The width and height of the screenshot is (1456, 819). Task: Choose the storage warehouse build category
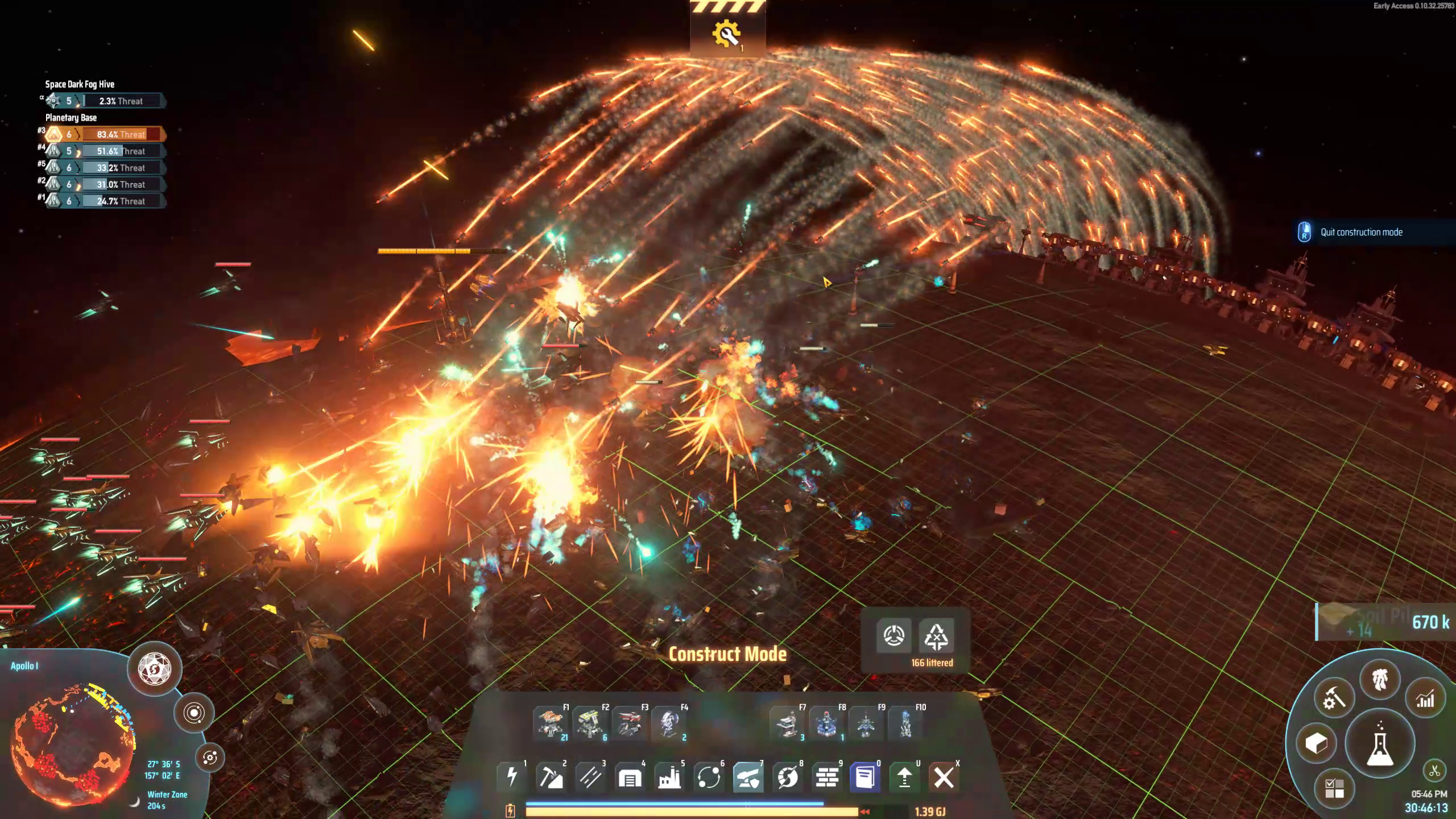(x=630, y=777)
